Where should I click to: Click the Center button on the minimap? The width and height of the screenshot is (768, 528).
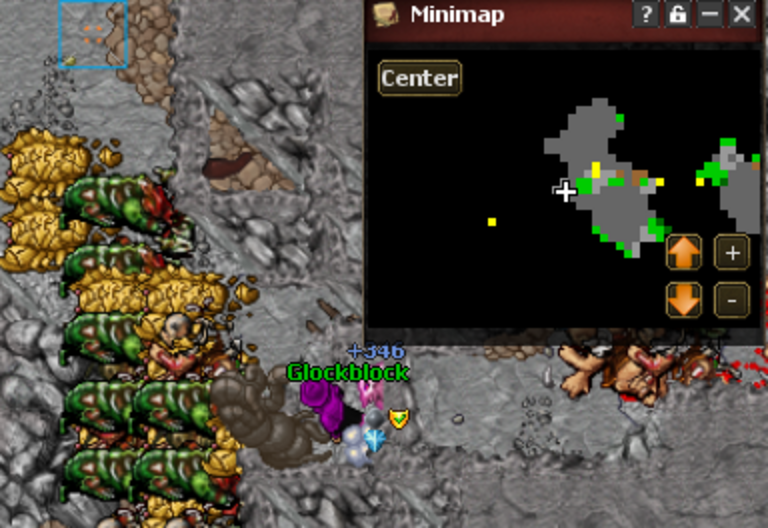click(420, 78)
